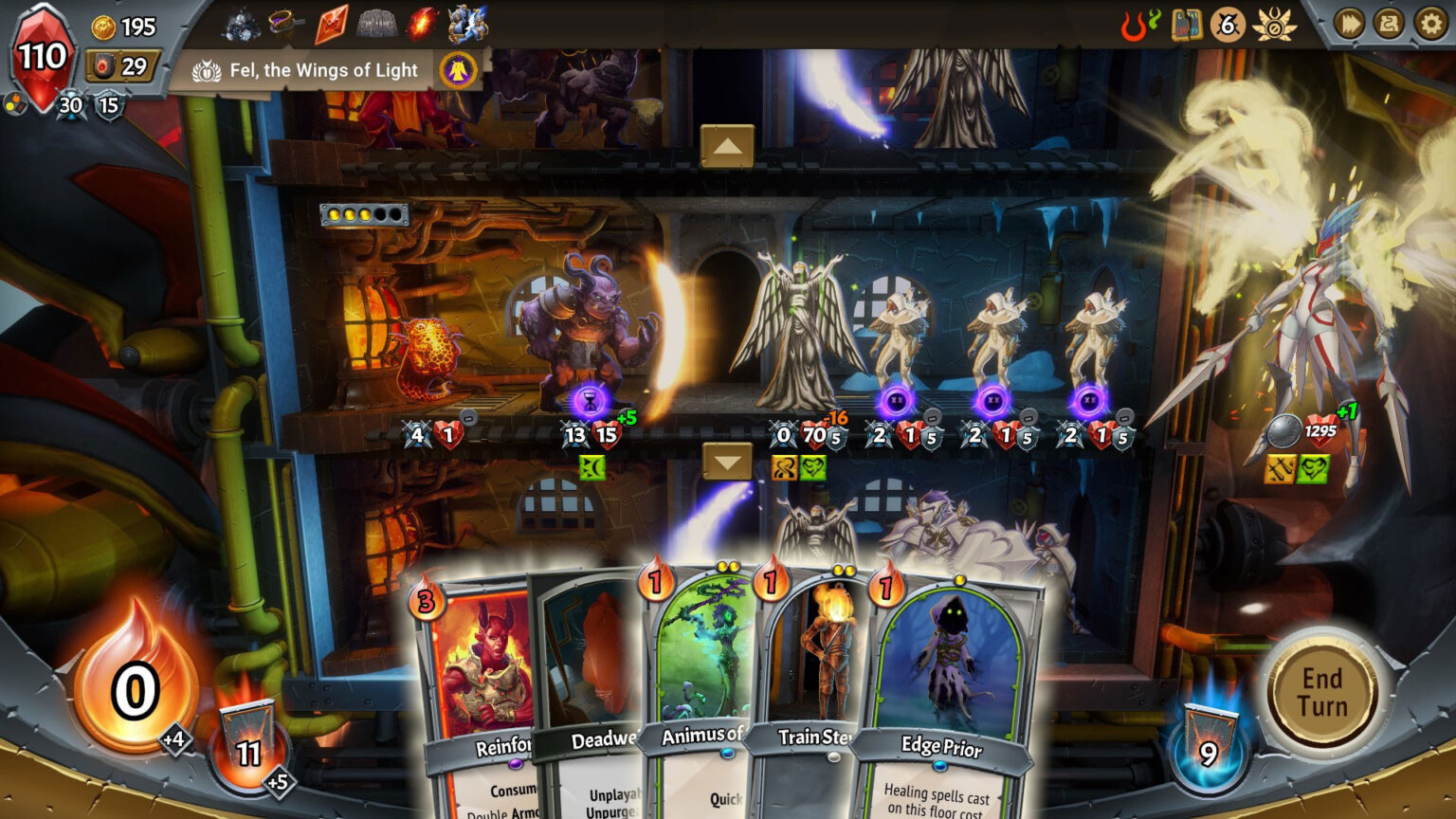The width and height of the screenshot is (1456, 819).
Task: Select the Train Steward card
Action: coord(817,664)
